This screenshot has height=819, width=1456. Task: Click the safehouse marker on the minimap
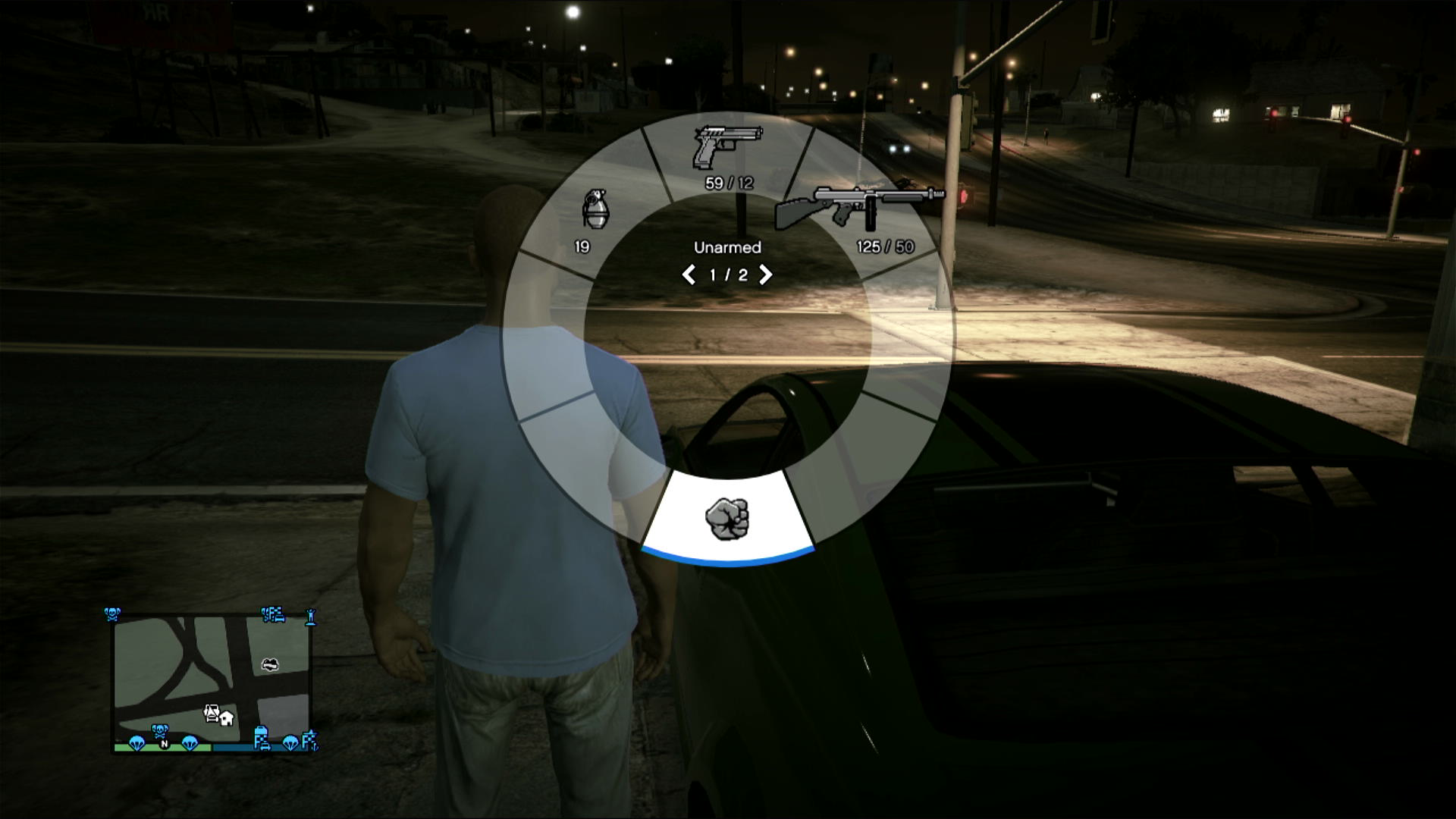click(226, 717)
